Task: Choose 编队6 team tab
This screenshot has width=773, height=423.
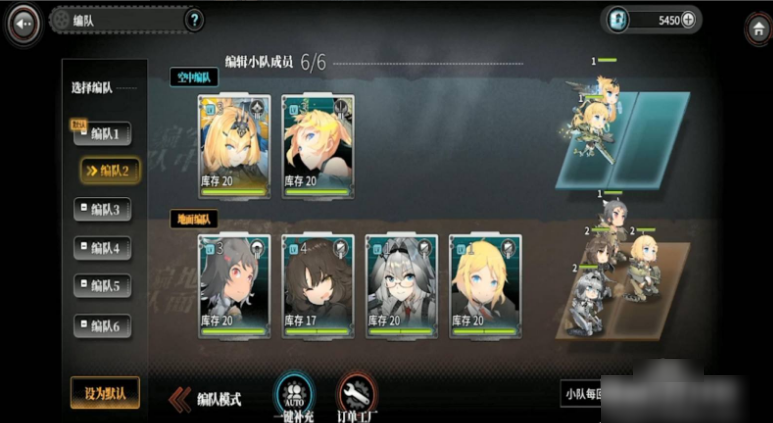Action: 103,325
